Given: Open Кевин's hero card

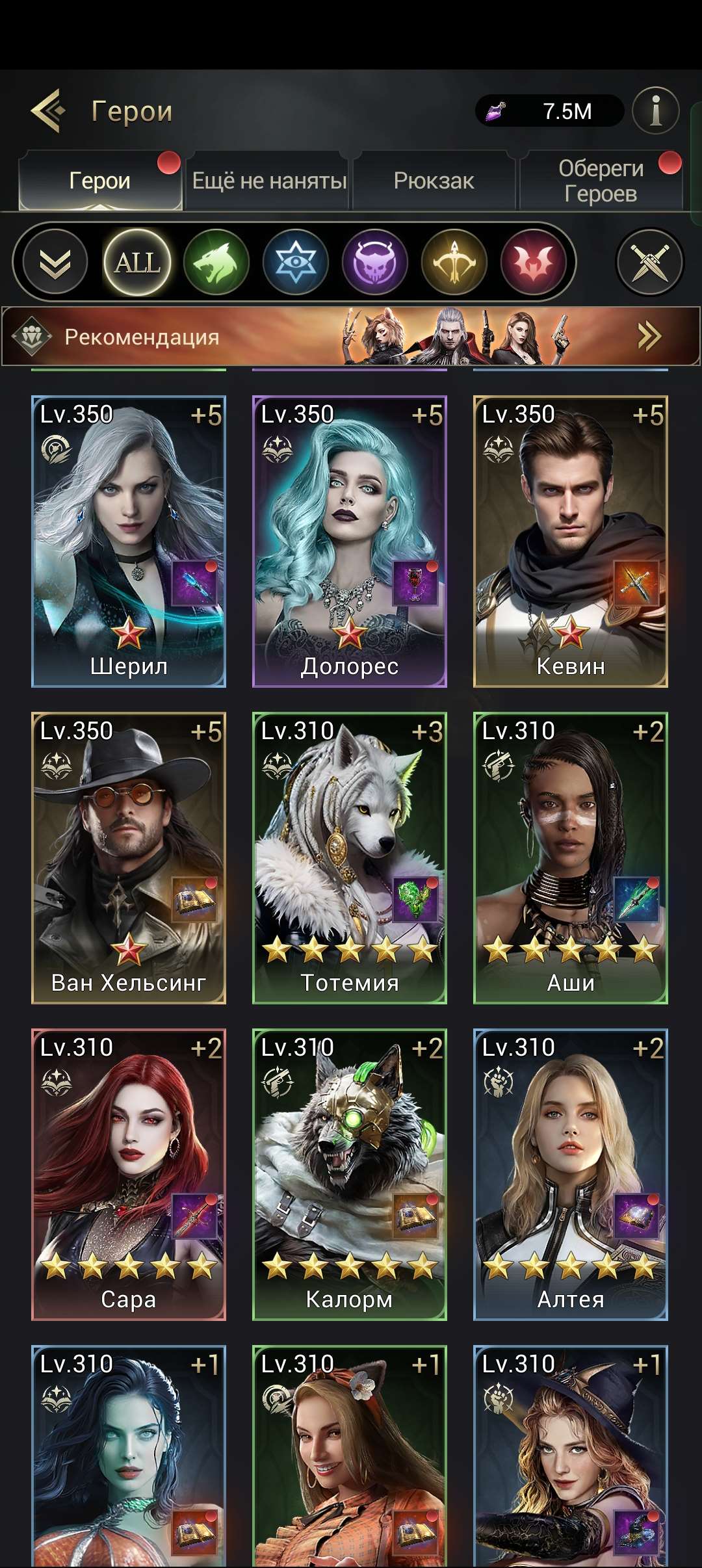Looking at the screenshot, I should (x=571, y=541).
